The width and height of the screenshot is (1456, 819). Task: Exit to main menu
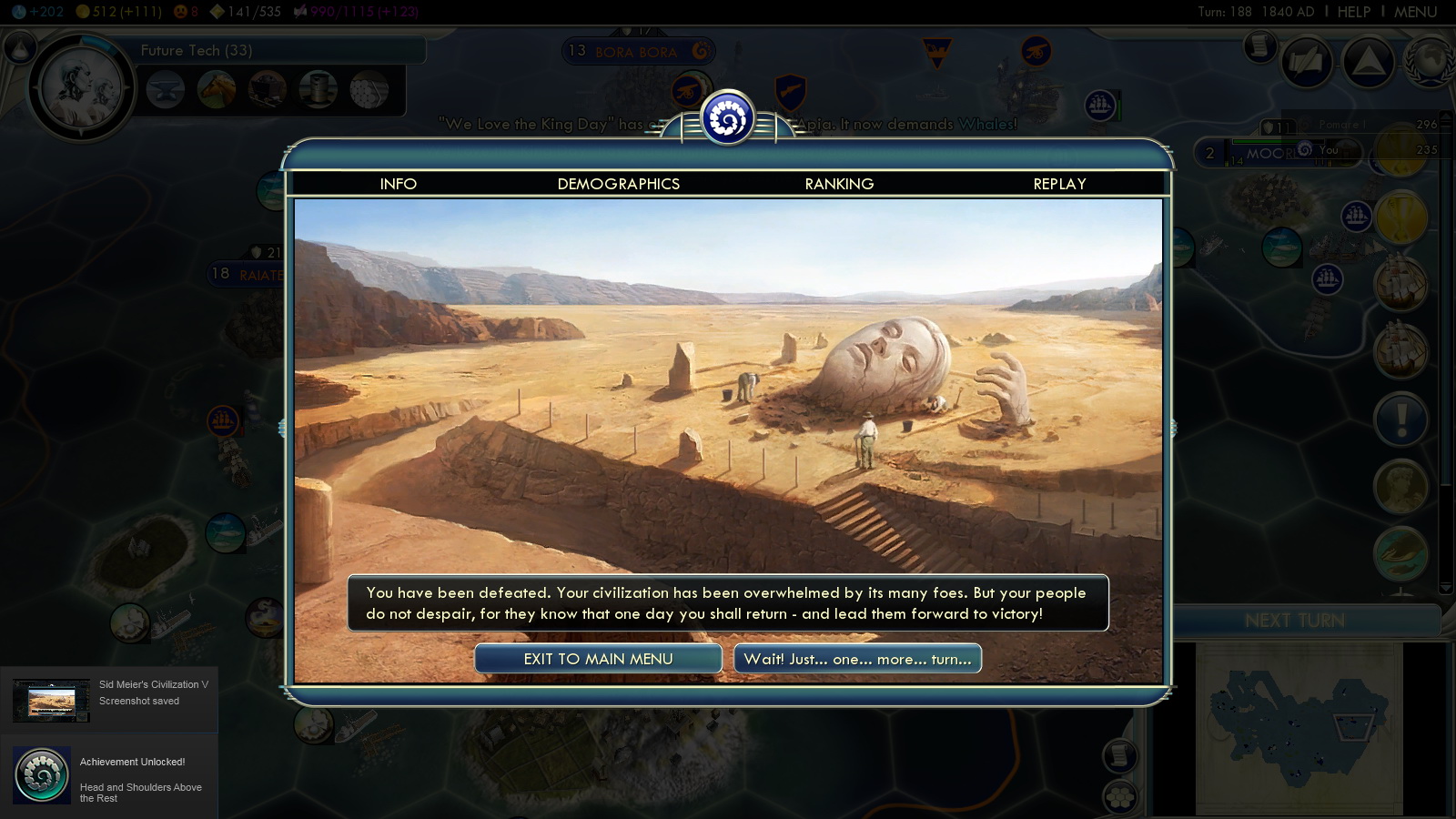598,659
